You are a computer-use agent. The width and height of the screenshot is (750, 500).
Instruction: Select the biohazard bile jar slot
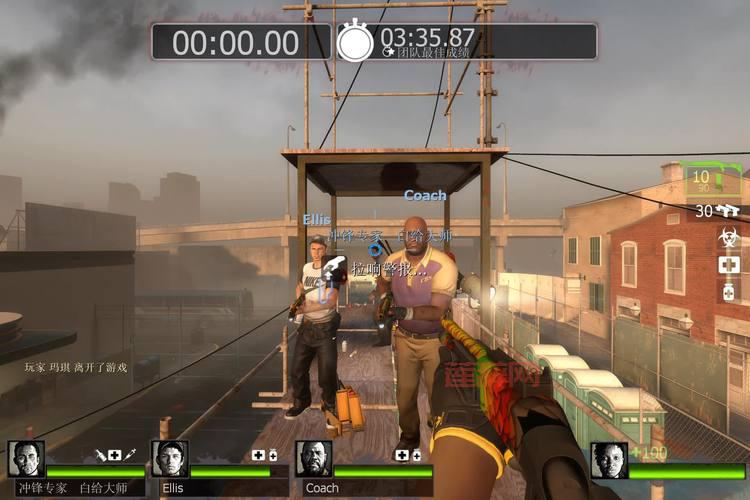[728, 238]
